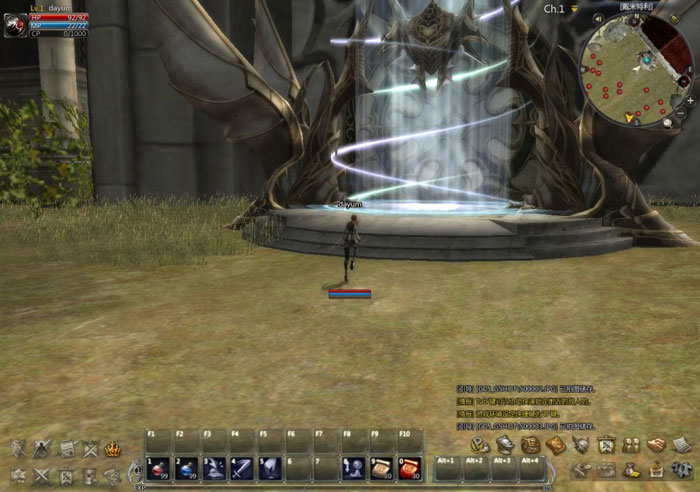The width and height of the screenshot is (700, 492).
Task: Open the guild shield banner menu
Action: [x=606, y=445]
